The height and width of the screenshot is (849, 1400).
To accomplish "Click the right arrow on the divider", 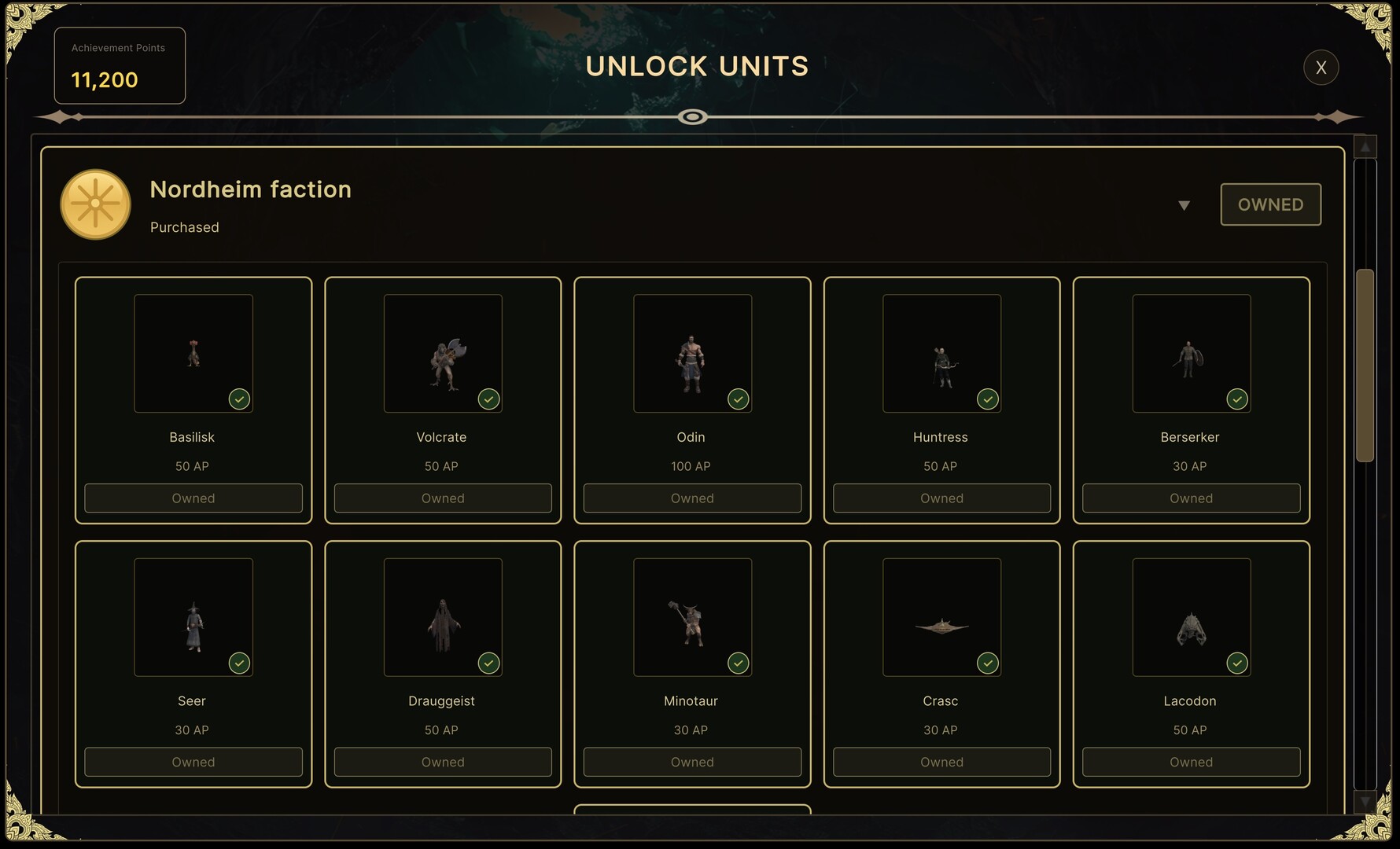I will (x=1337, y=116).
